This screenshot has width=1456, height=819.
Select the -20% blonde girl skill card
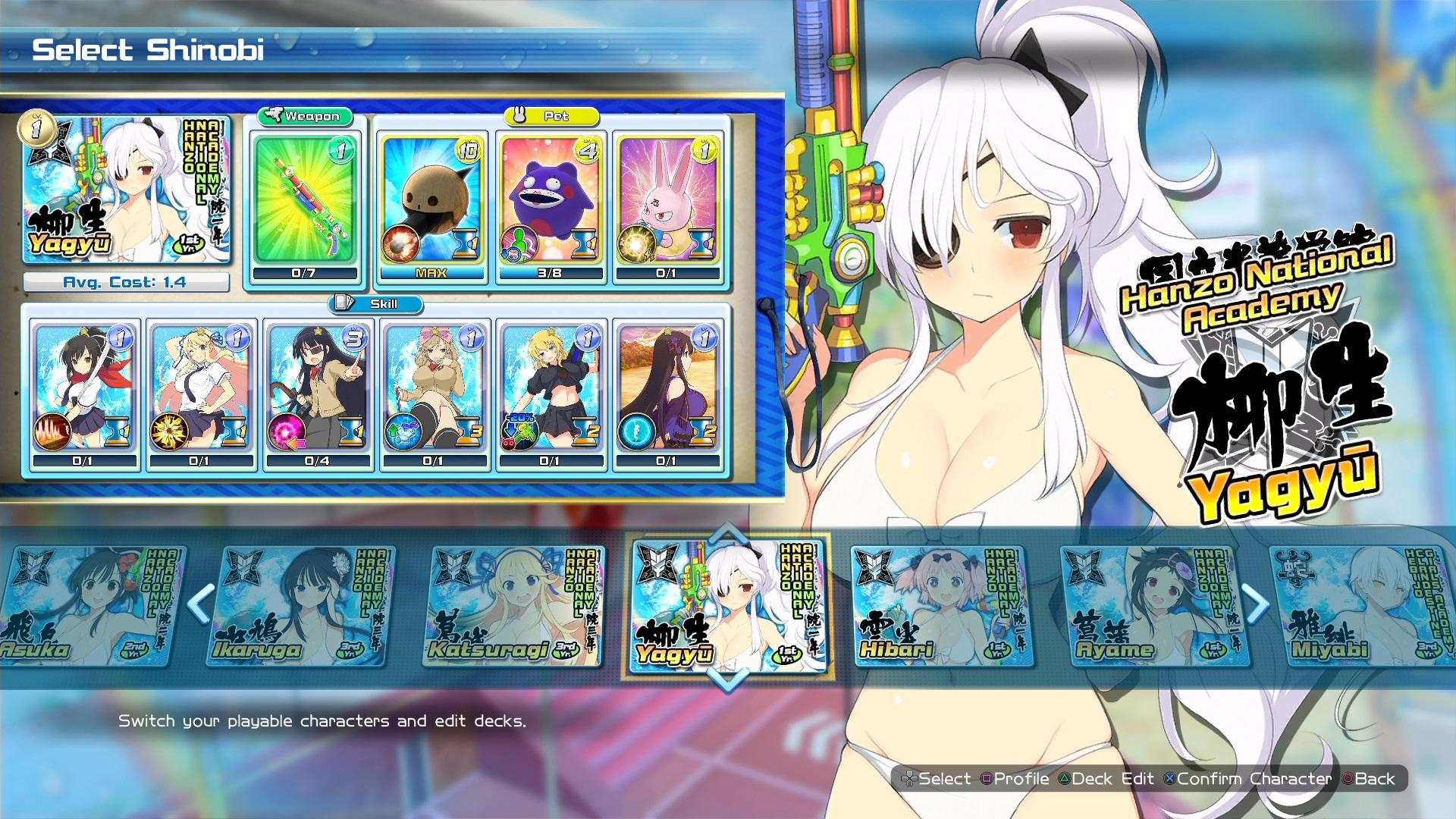coord(550,388)
